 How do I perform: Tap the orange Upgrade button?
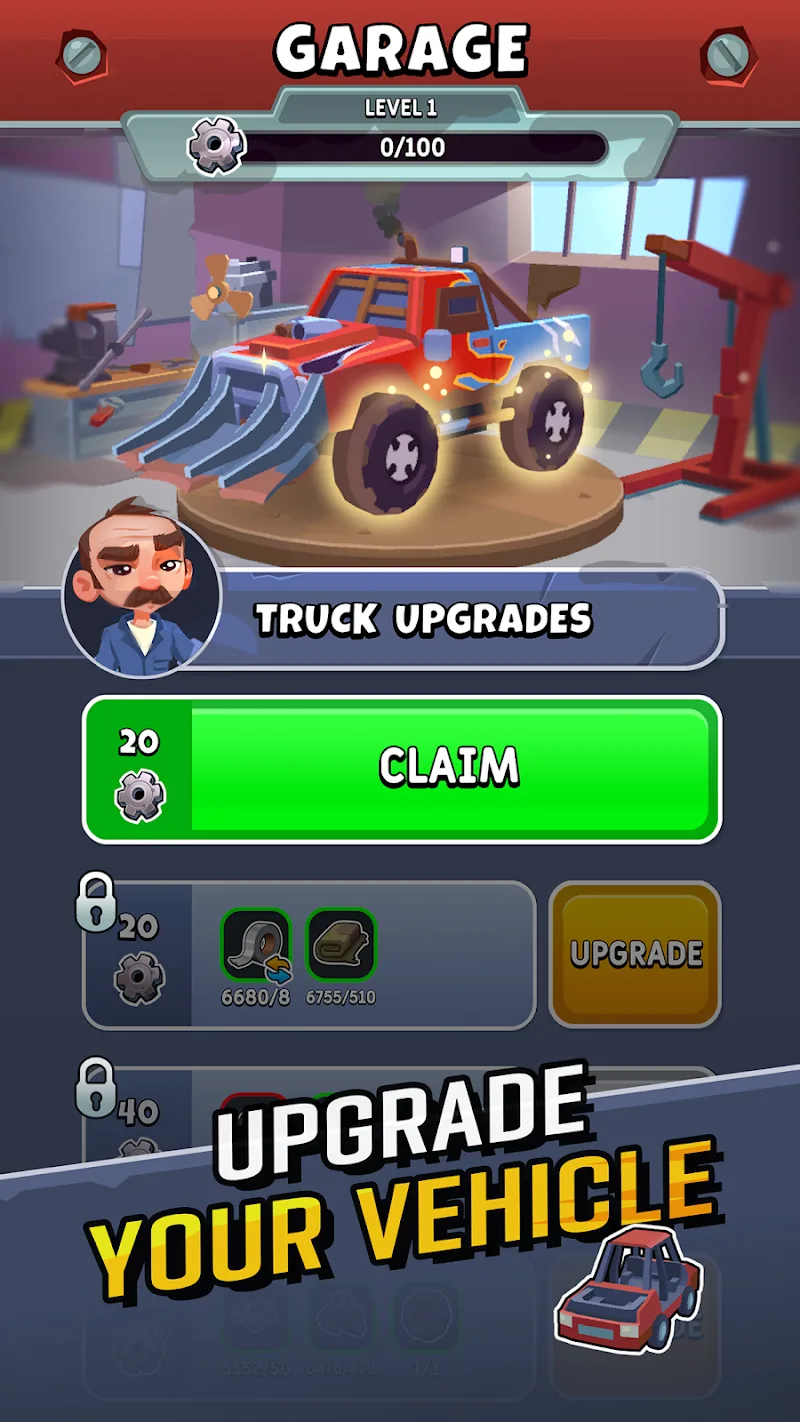(x=635, y=953)
